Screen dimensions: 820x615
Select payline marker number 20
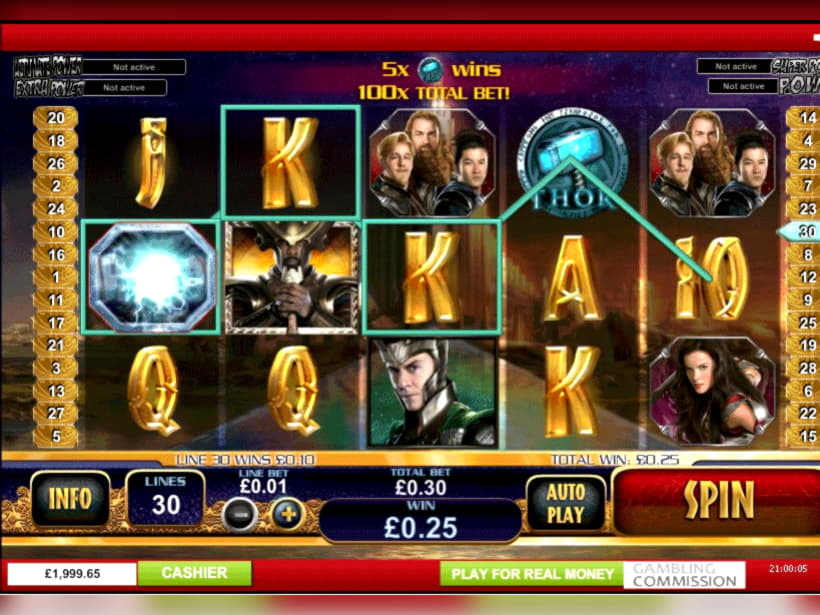(x=56, y=118)
